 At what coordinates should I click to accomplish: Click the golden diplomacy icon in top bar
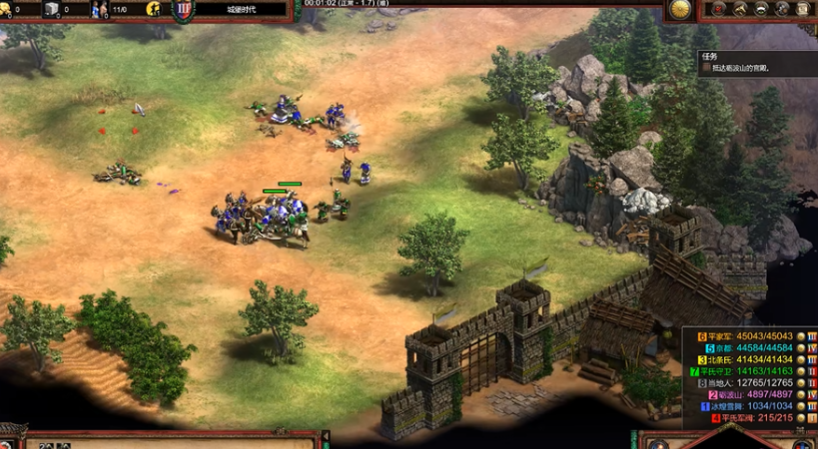click(x=760, y=9)
